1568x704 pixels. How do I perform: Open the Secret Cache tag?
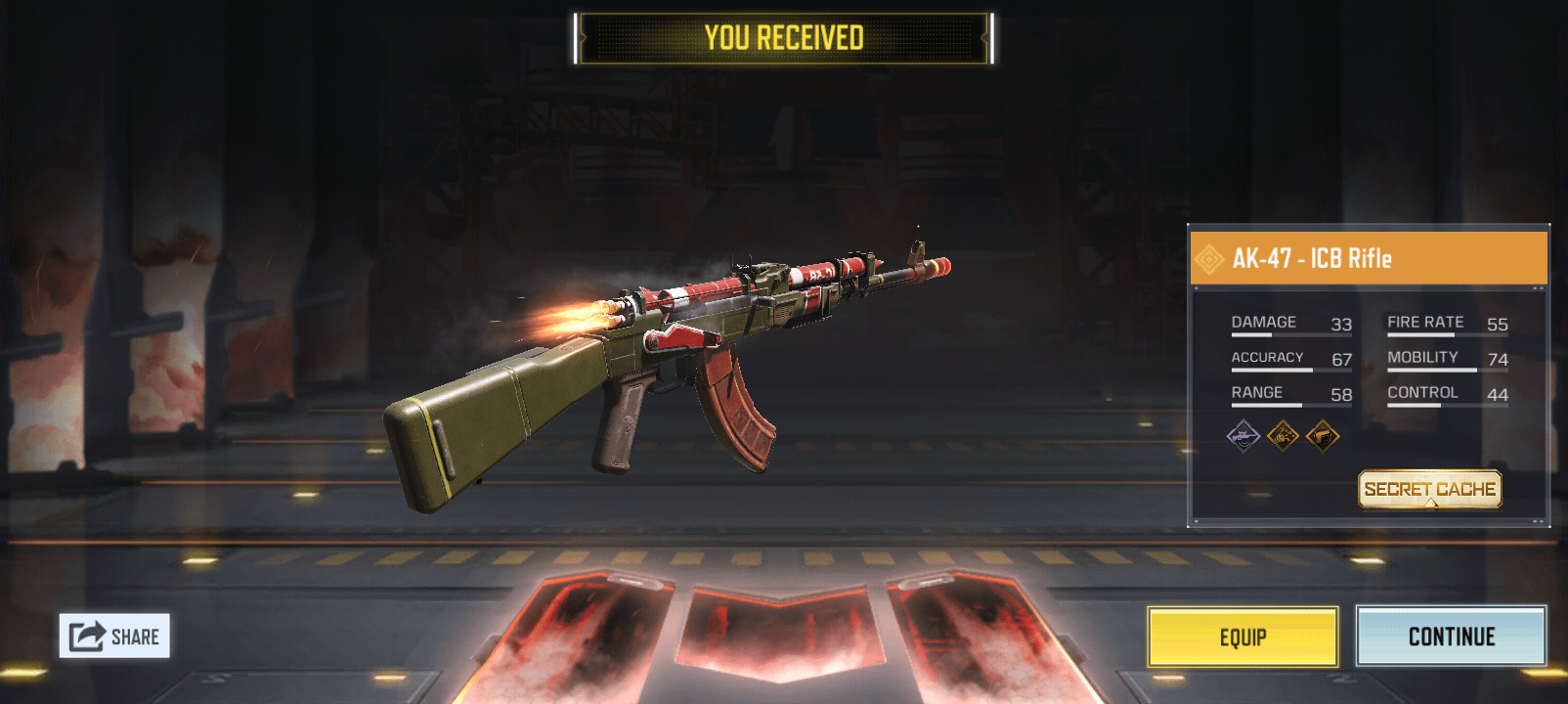click(1429, 489)
